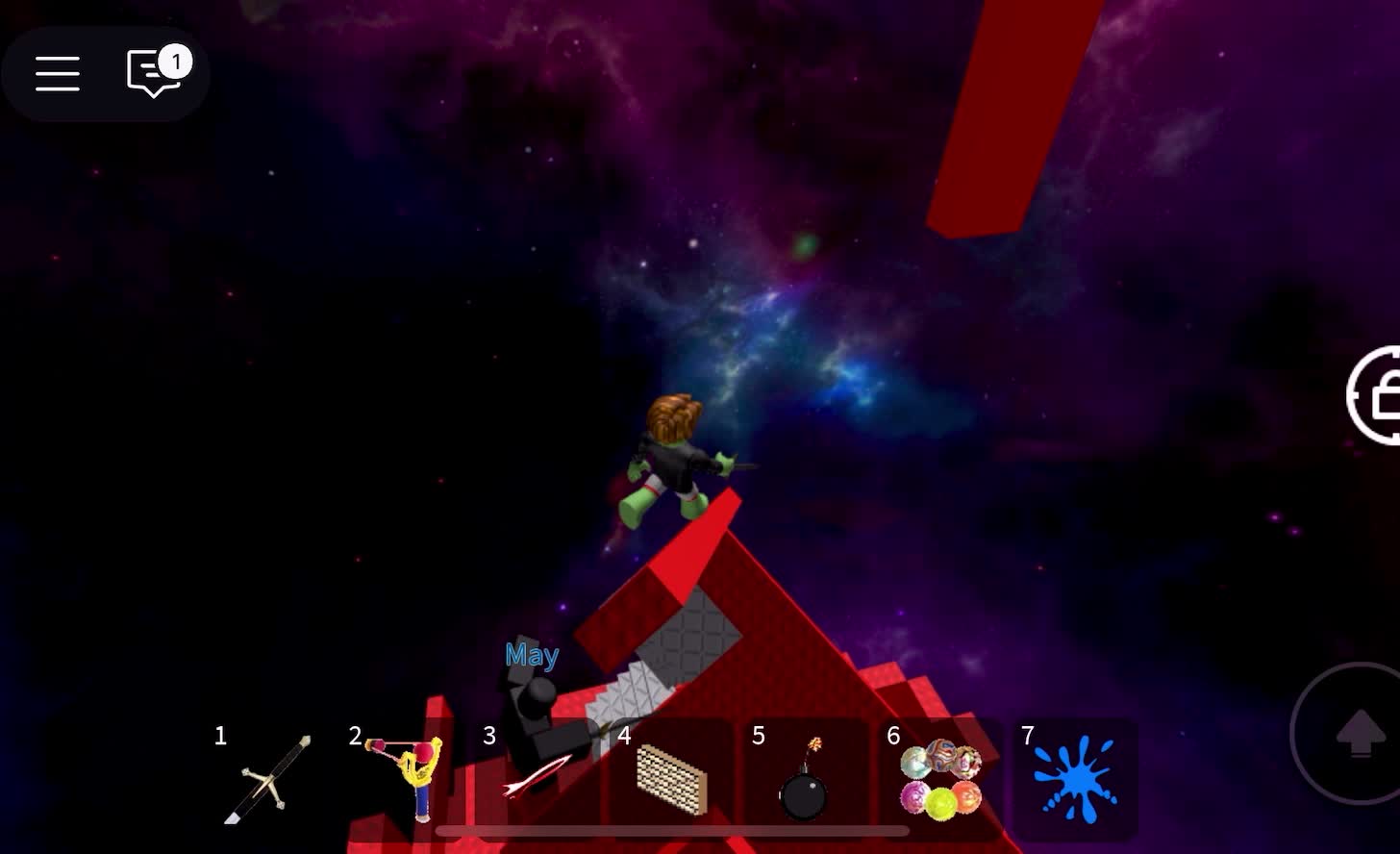This screenshot has height=854, width=1400.
Task: Tap the jump button
Action: 1362,734
